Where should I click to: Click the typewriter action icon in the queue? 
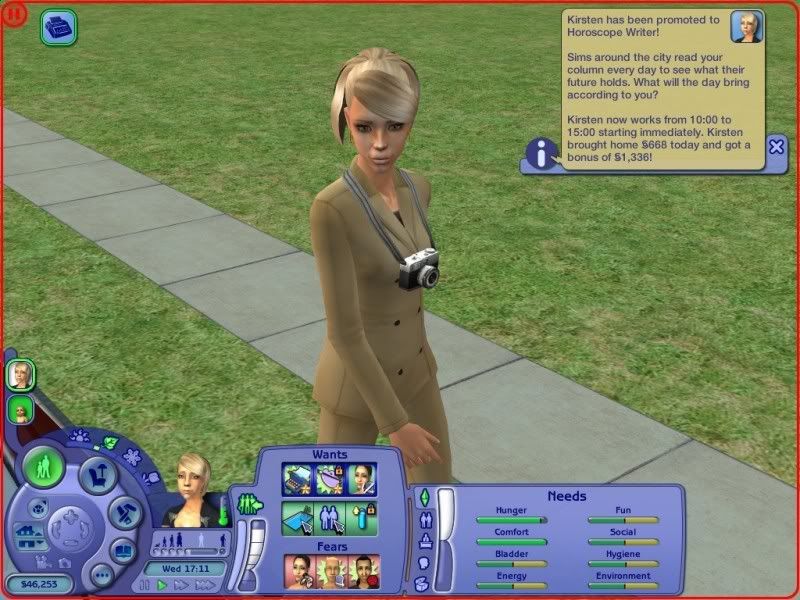coord(58,27)
